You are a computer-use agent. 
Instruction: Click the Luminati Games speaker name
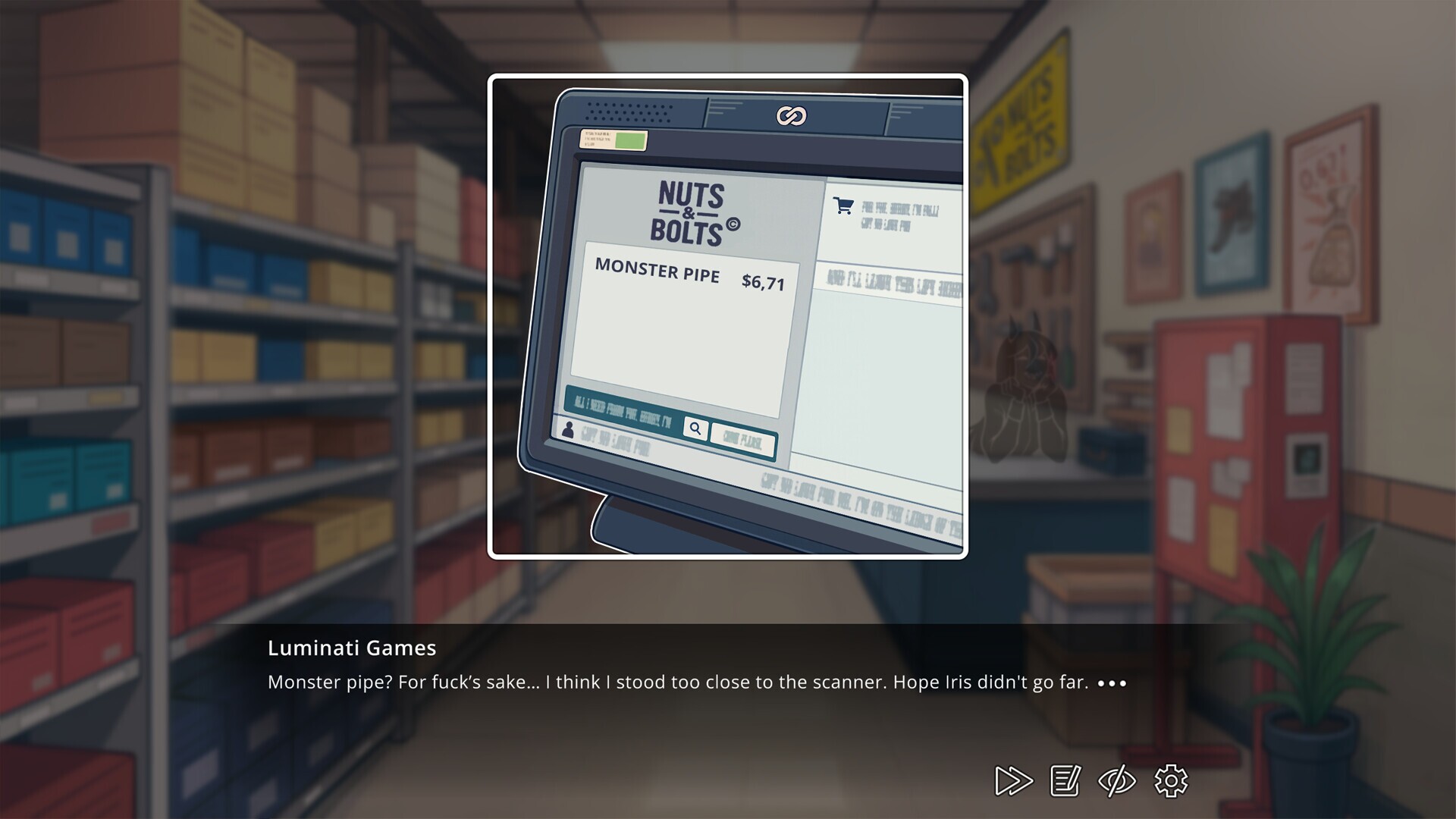[x=351, y=648]
